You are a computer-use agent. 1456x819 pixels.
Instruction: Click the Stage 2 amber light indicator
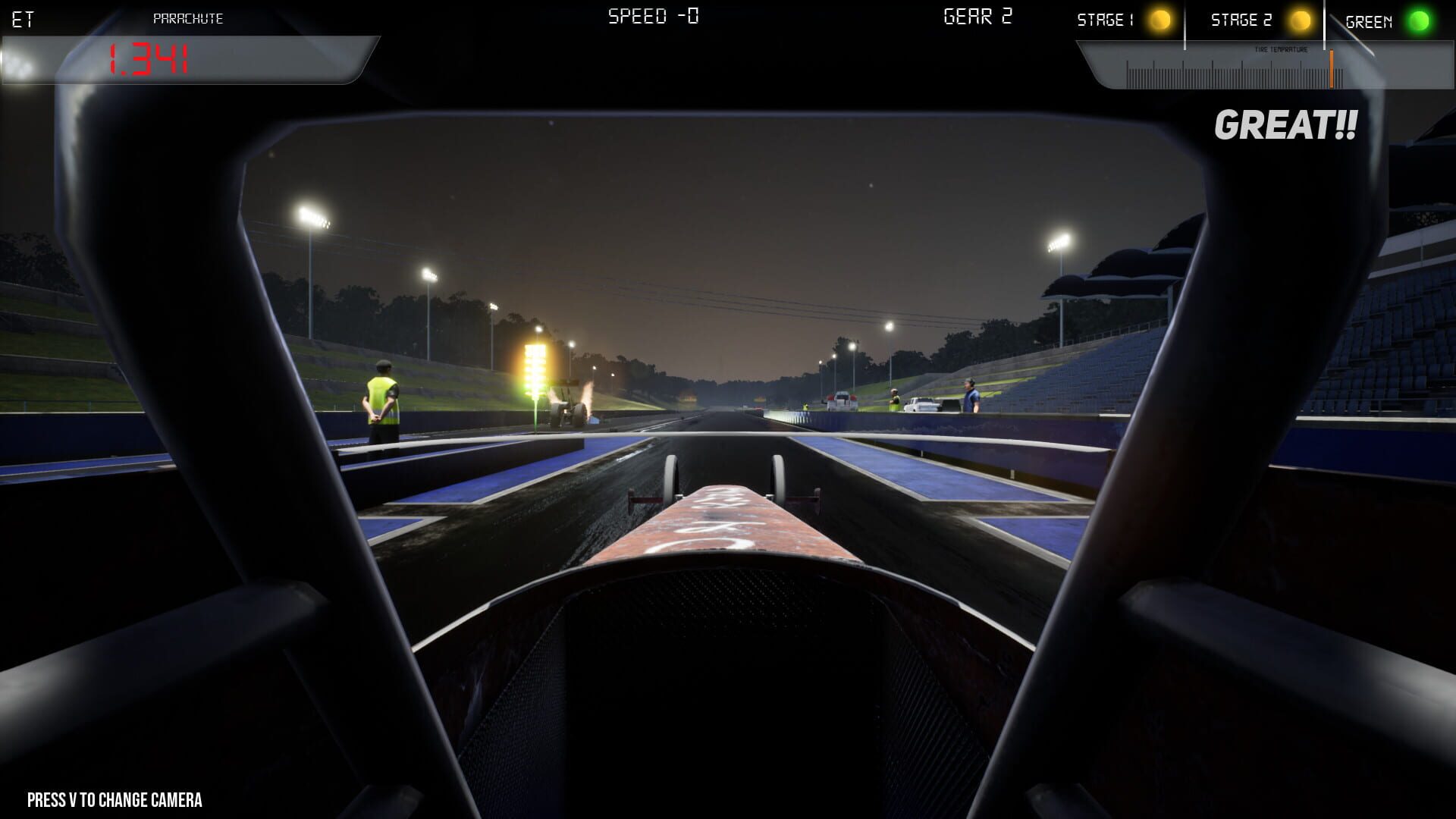1300,20
